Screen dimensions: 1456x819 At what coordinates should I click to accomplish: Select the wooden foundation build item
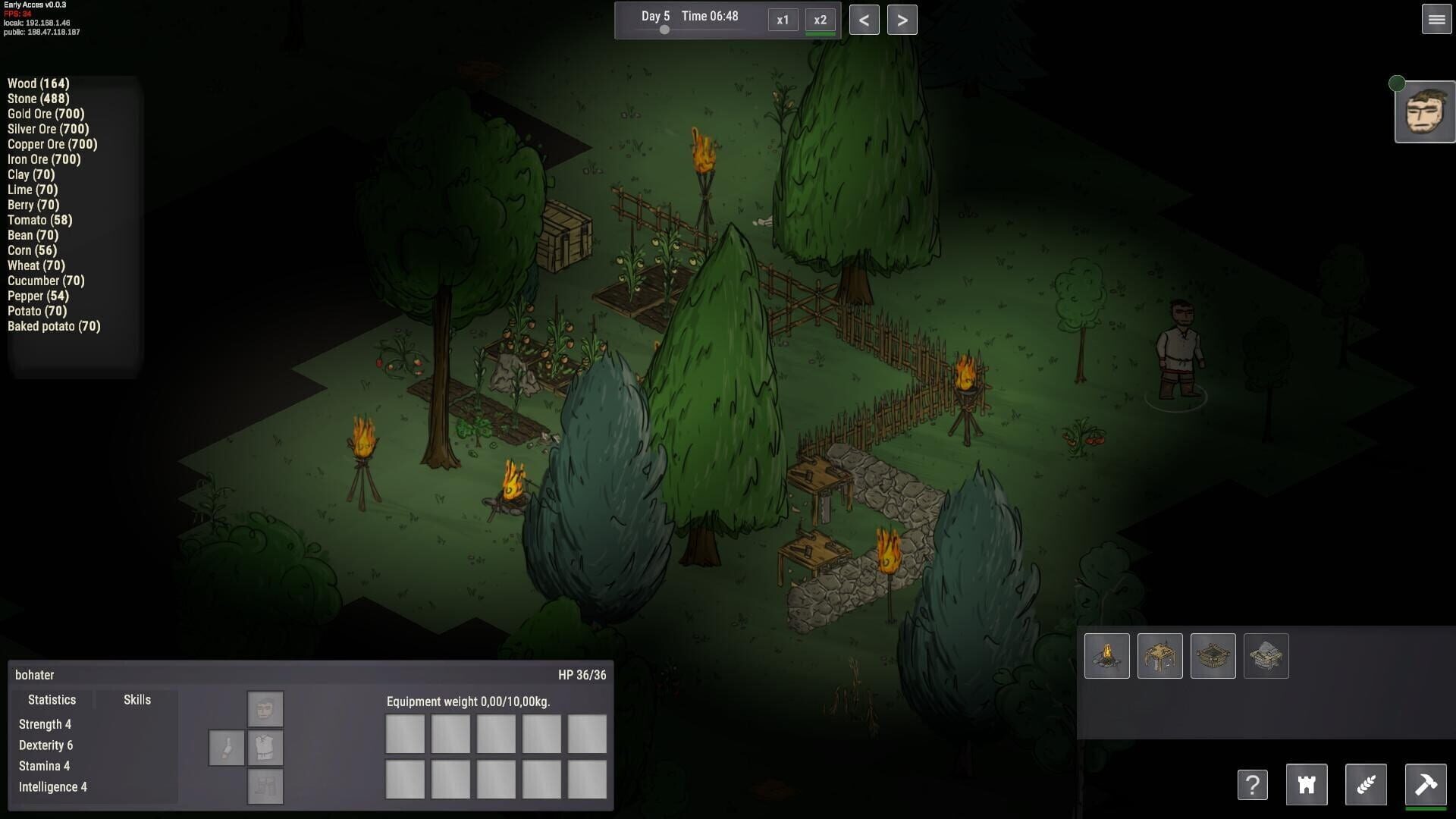pyautogui.click(x=1213, y=655)
